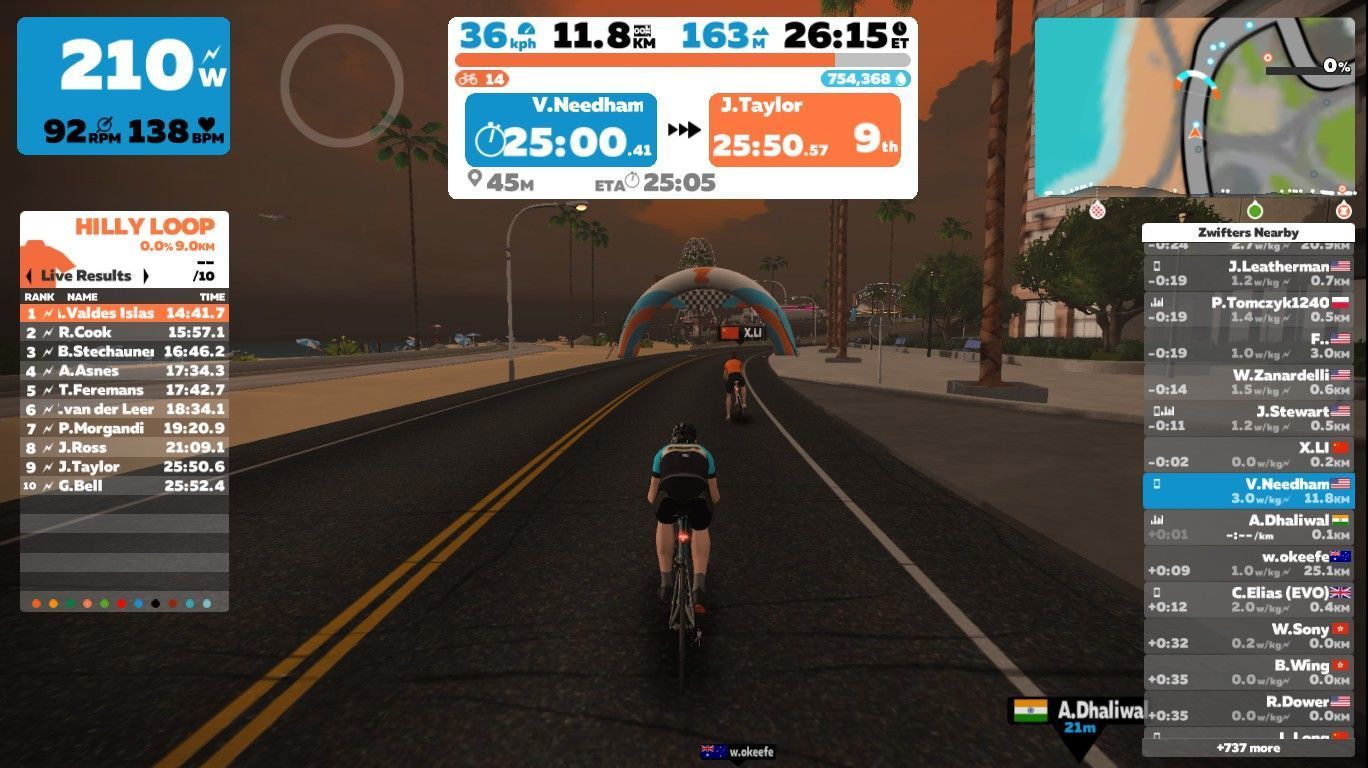Select J.Leatherman in Zwifters Nearby list
The image size is (1368, 768).
[x=1248, y=273]
